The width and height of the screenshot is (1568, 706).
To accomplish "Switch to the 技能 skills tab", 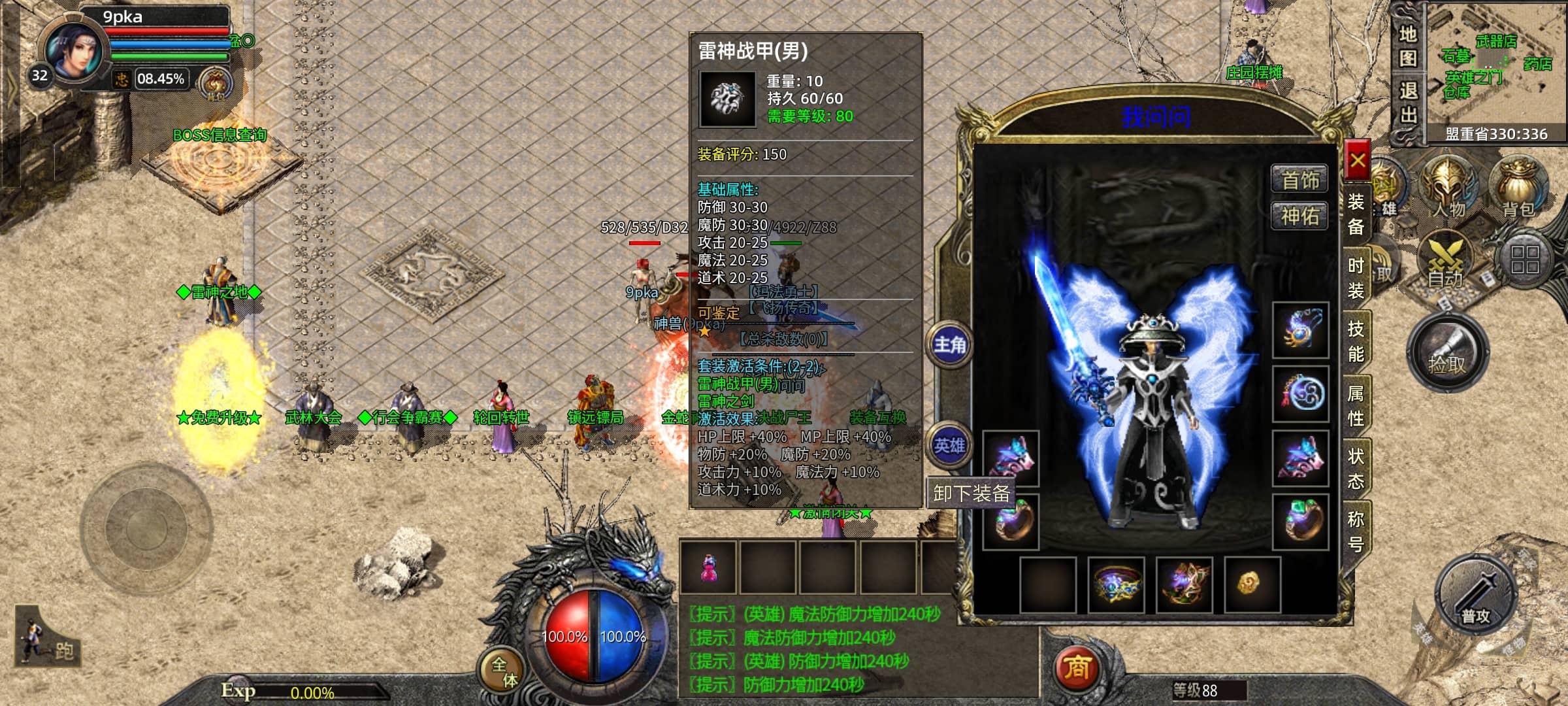I will 1356,341.
